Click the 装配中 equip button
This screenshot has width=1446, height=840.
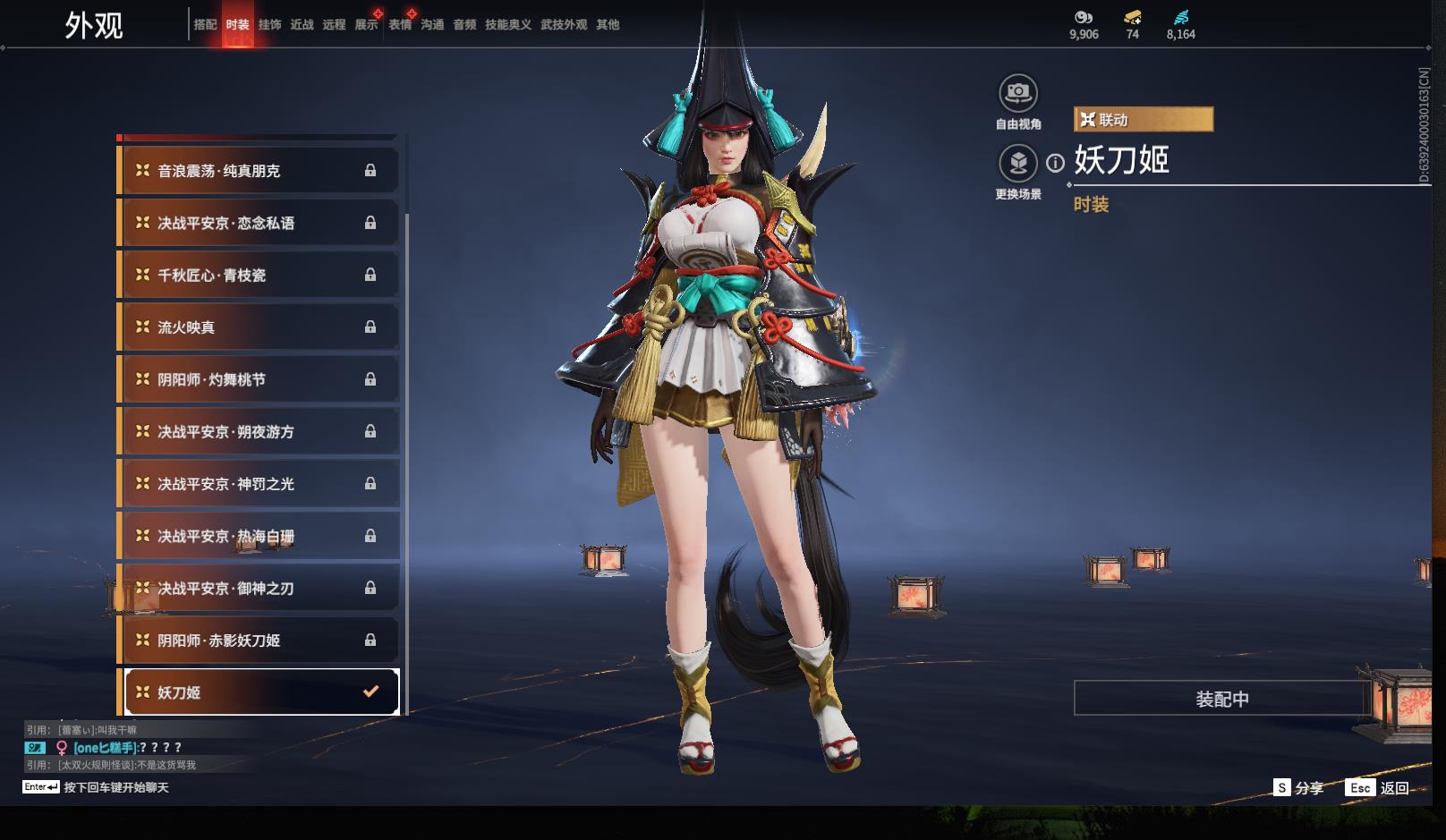pyautogui.click(x=1221, y=699)
